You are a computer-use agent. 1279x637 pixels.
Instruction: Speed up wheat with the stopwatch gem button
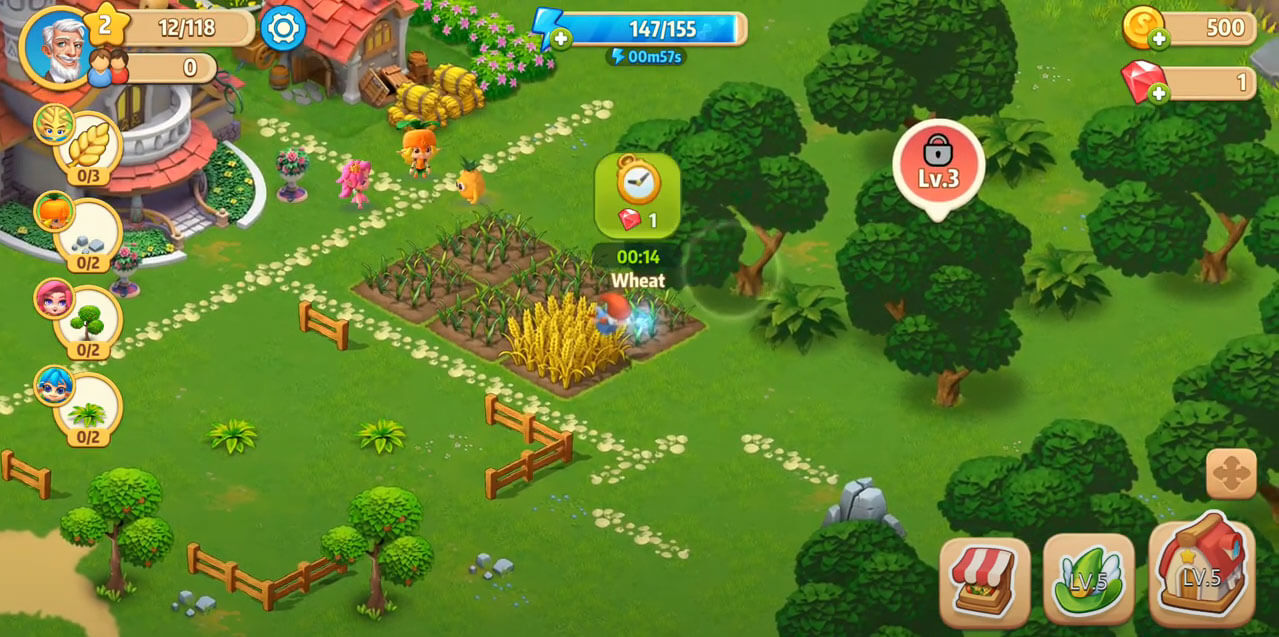click(x=637, y=195)
